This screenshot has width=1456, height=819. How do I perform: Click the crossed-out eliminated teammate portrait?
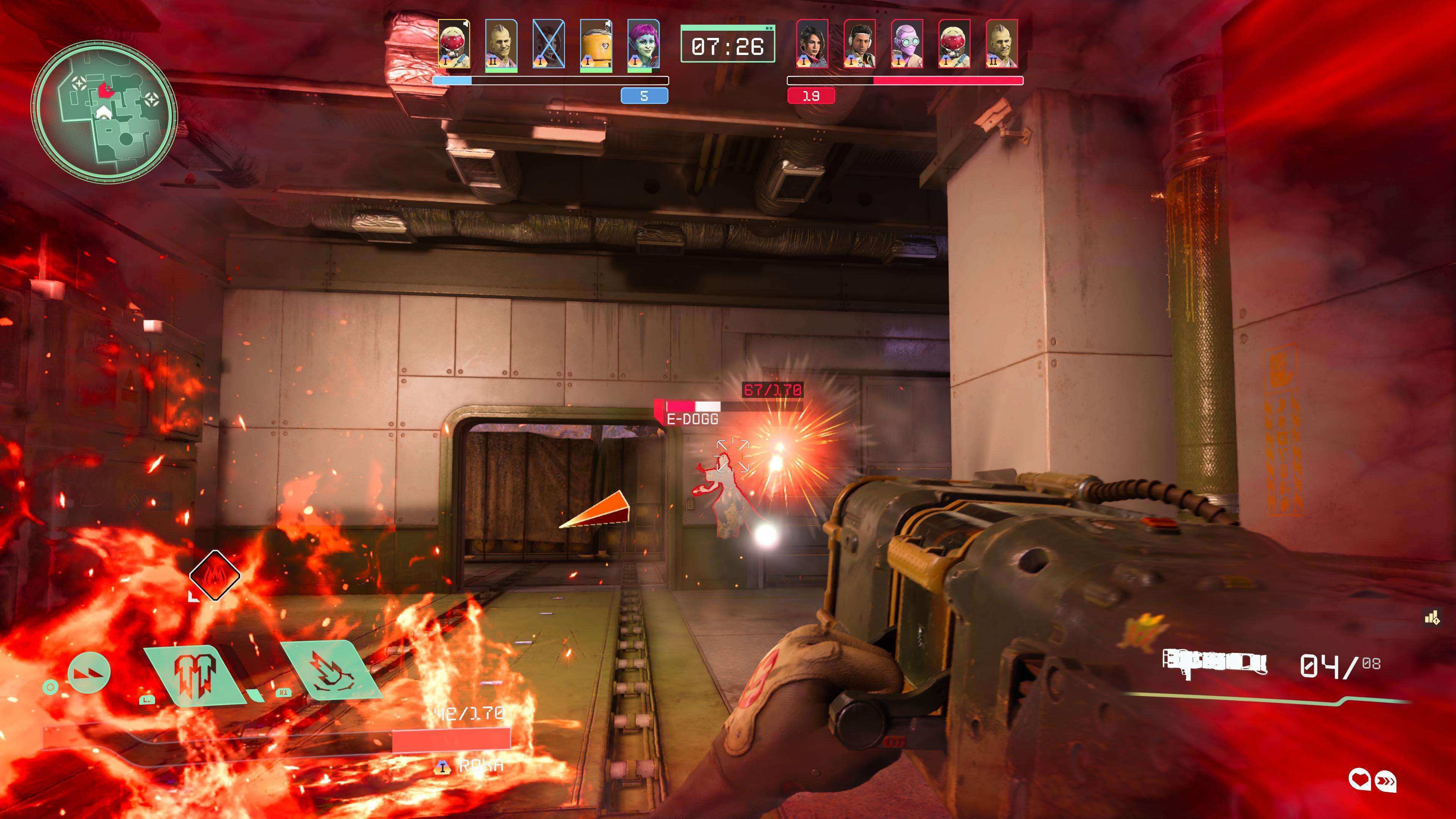548,45
